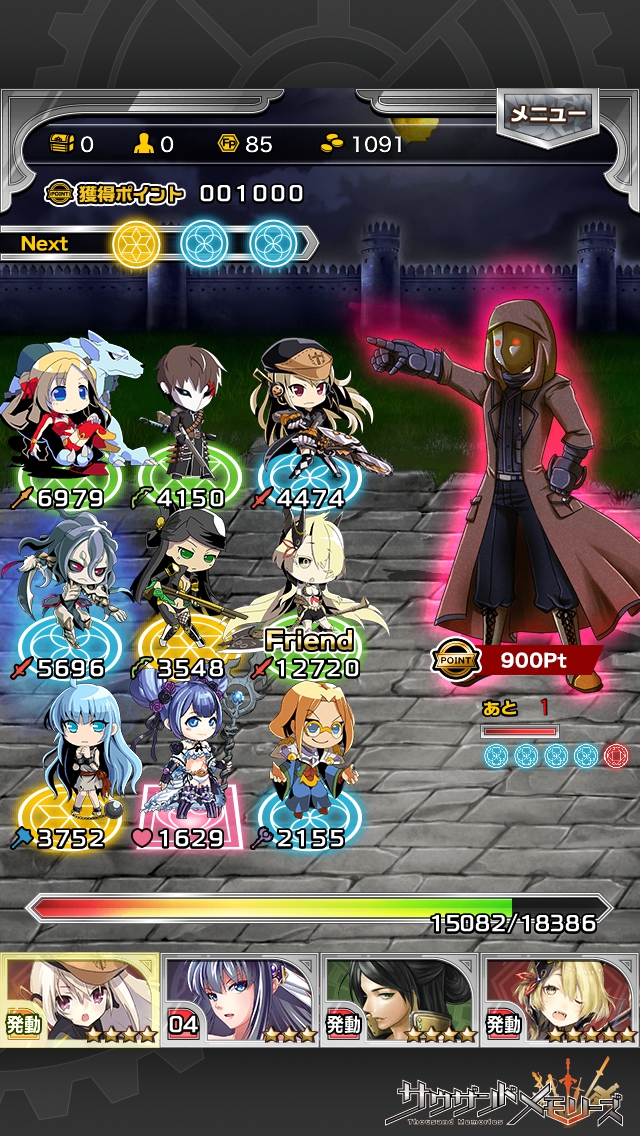This screenshot has width=640, height=1136.
Task: Activate the blonde girl's skill portrait
Action: tap(560, 999)
